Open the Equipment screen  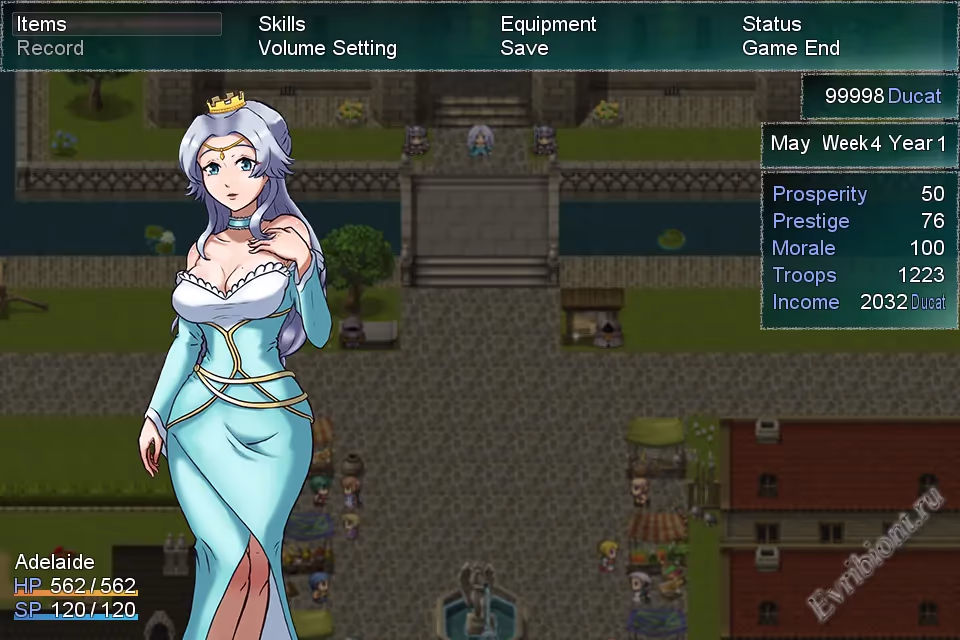(548, 24)
